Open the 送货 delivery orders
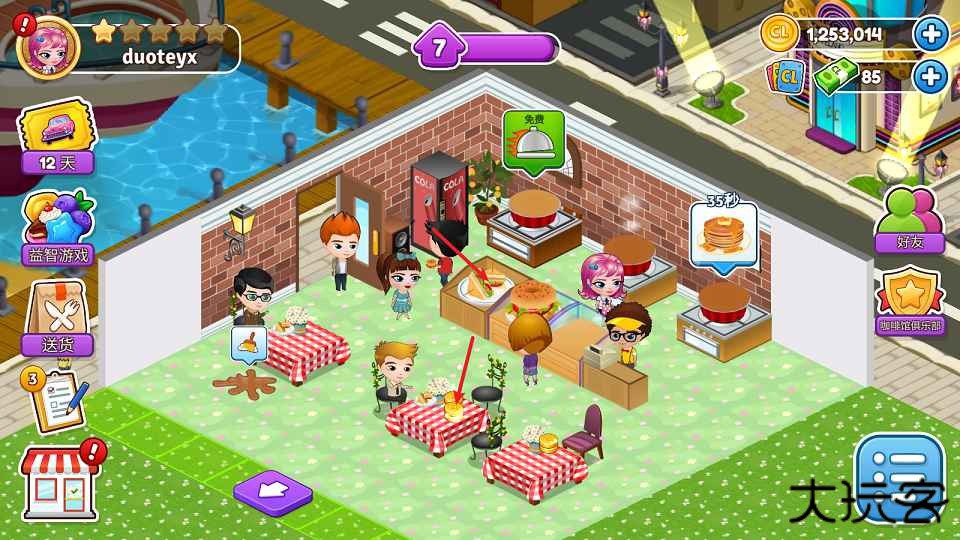The width and height of the screenshot is (960, 540). (58, 318)
